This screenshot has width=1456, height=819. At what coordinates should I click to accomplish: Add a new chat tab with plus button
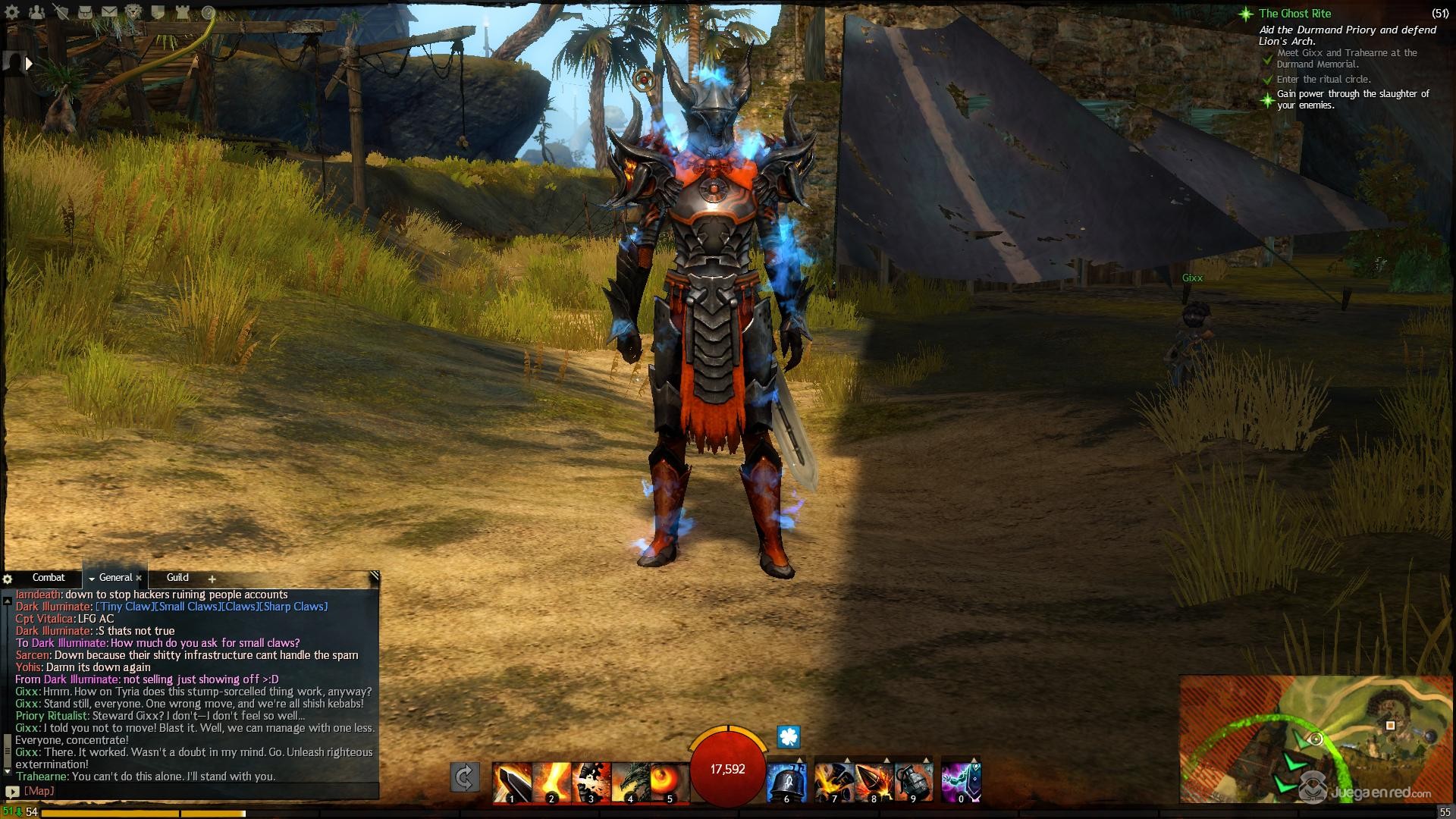pos(212,579)
